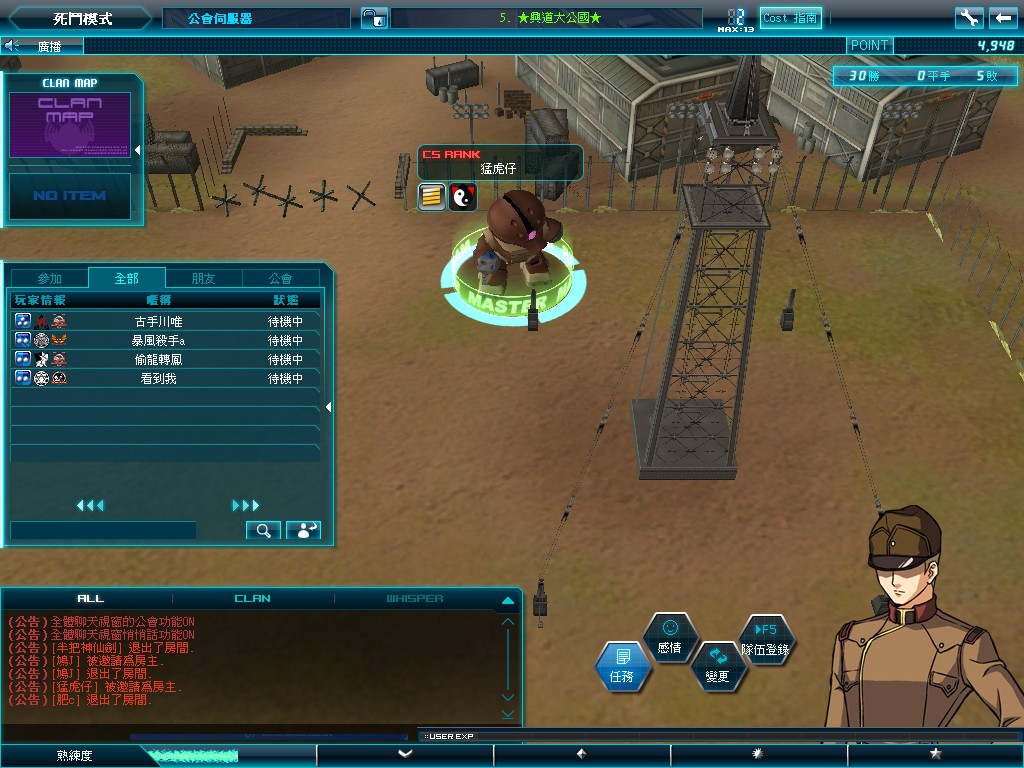Click the magnifier search button
The height and width of the screenshot is (768, 1024).
[x=263, y=531]
